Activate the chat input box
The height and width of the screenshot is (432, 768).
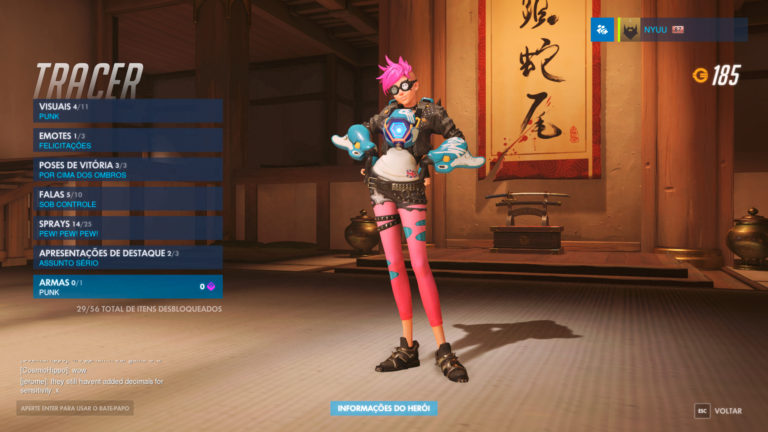coord(75,408)
